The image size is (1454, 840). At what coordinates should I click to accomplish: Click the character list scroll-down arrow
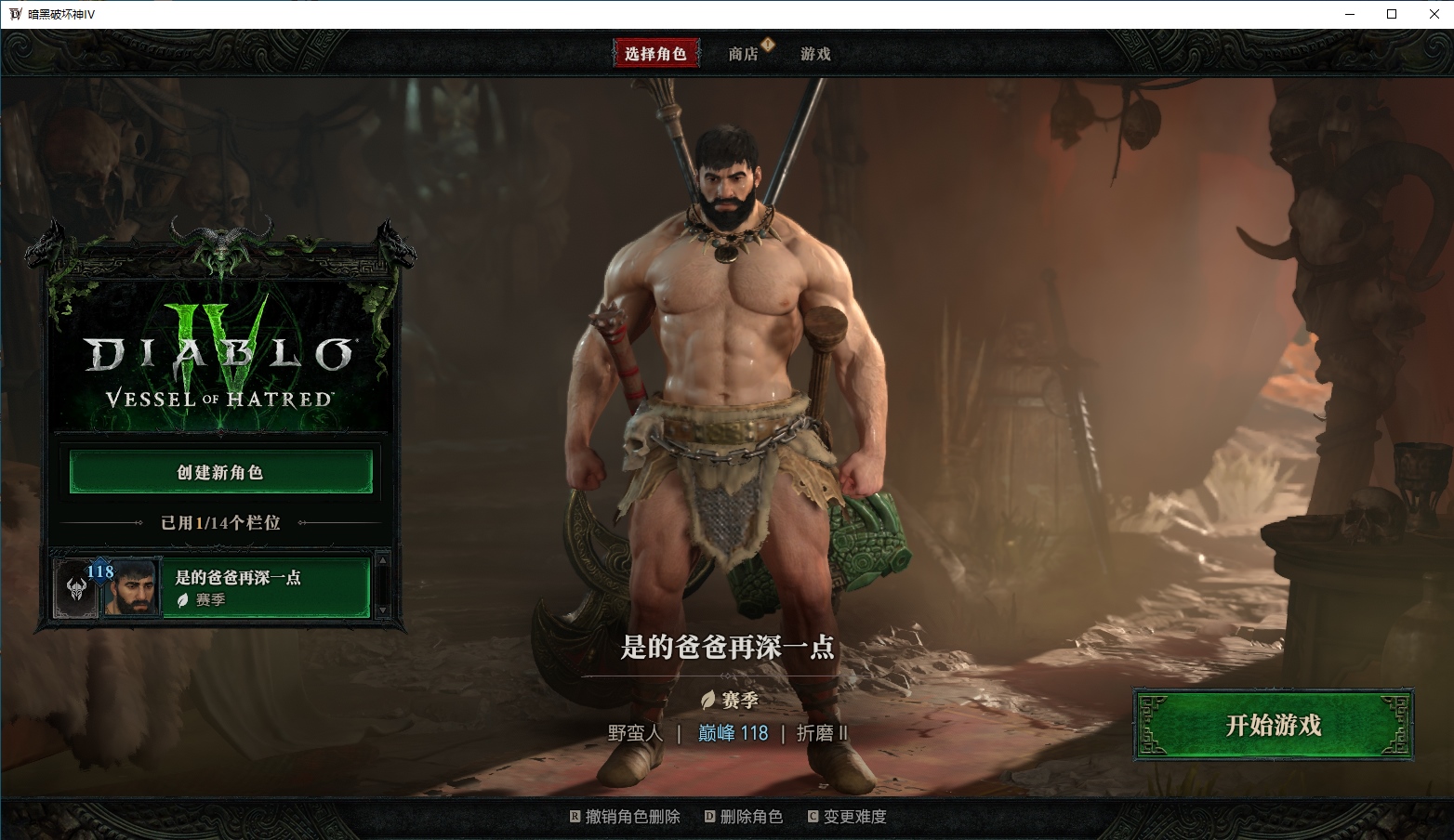(382, 610)
